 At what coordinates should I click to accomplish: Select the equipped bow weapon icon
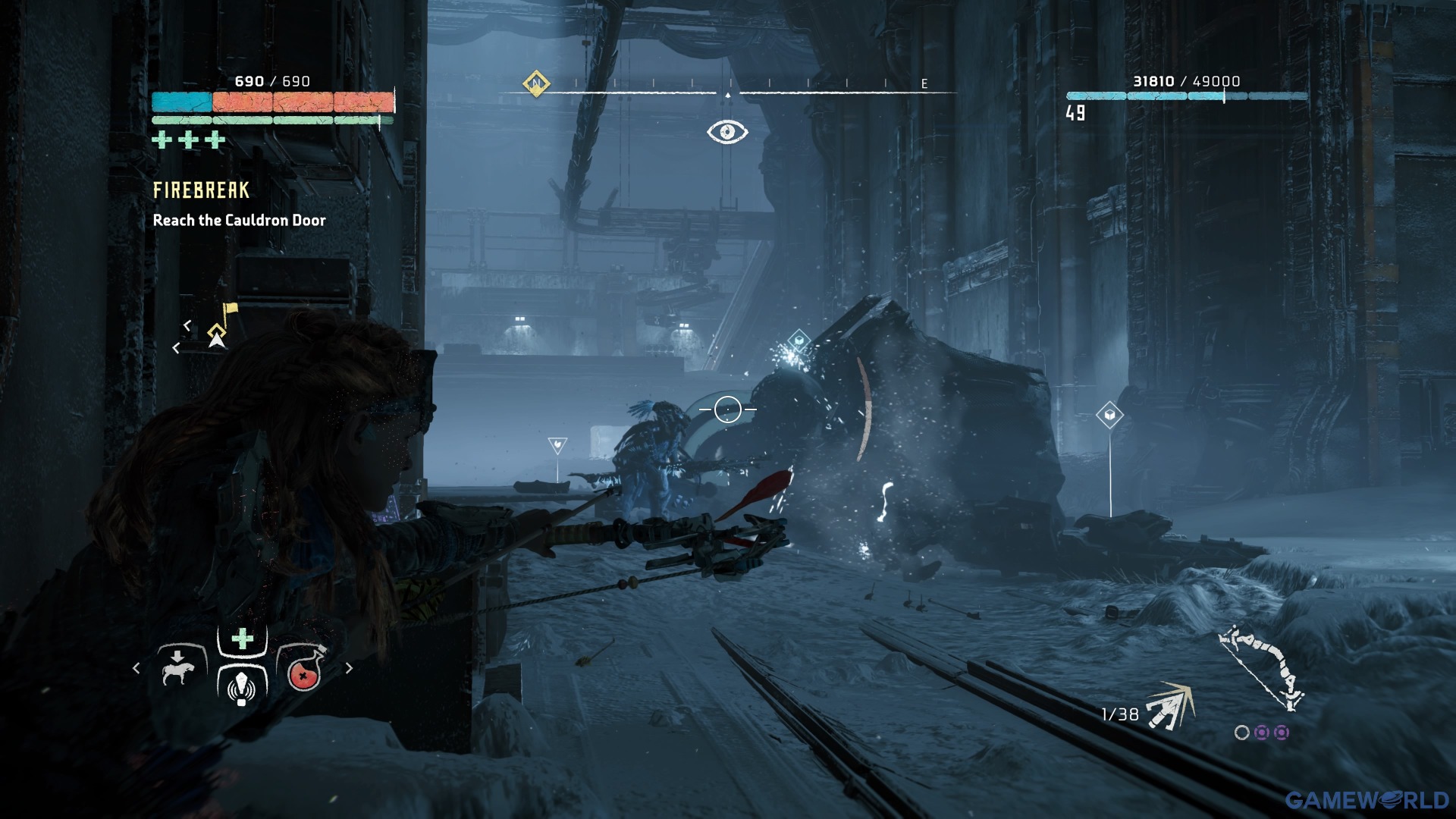point(1261,667)
